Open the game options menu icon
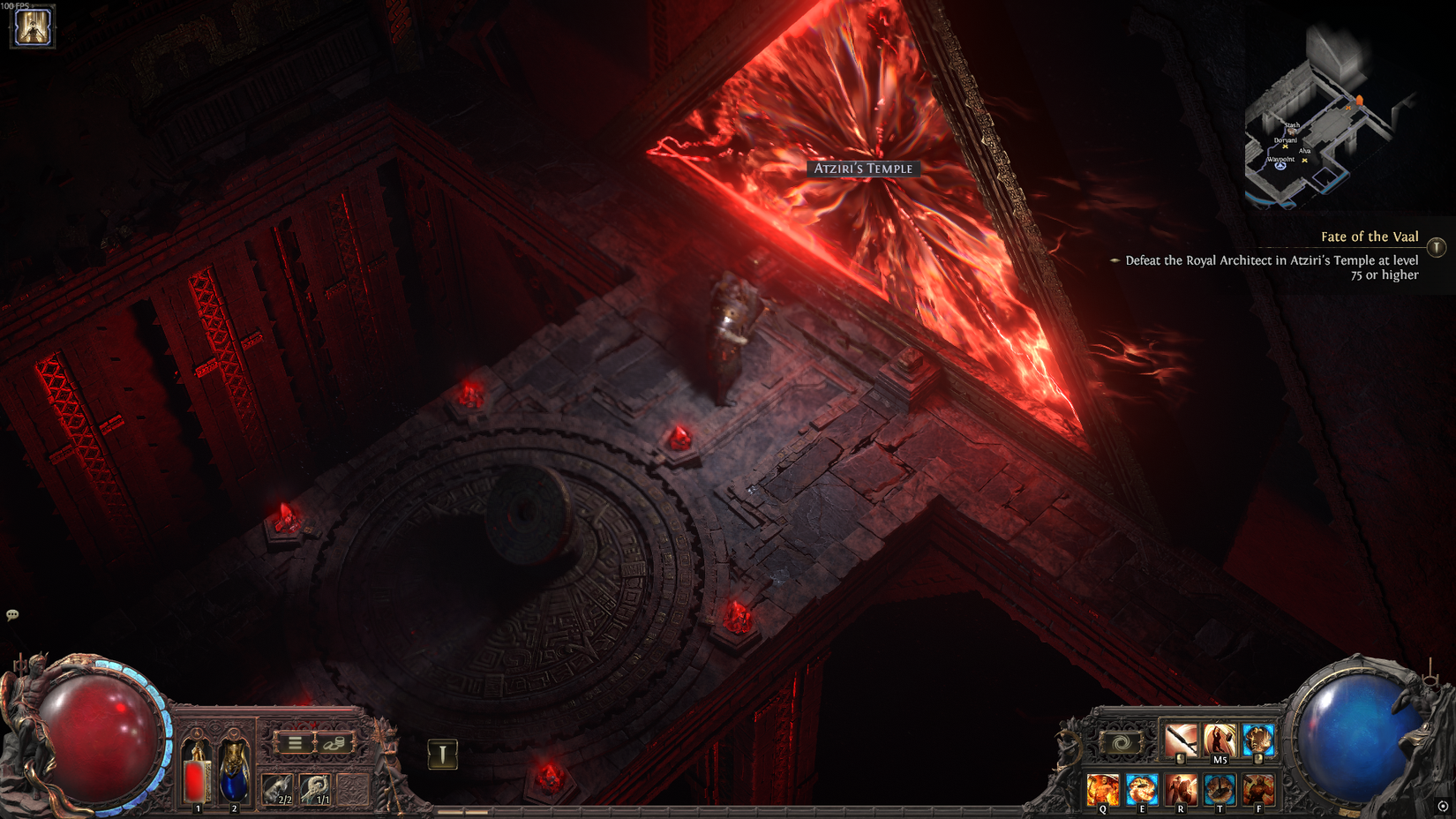Image resolution: width=1456 pixels, height=819 pixels. 295,742
